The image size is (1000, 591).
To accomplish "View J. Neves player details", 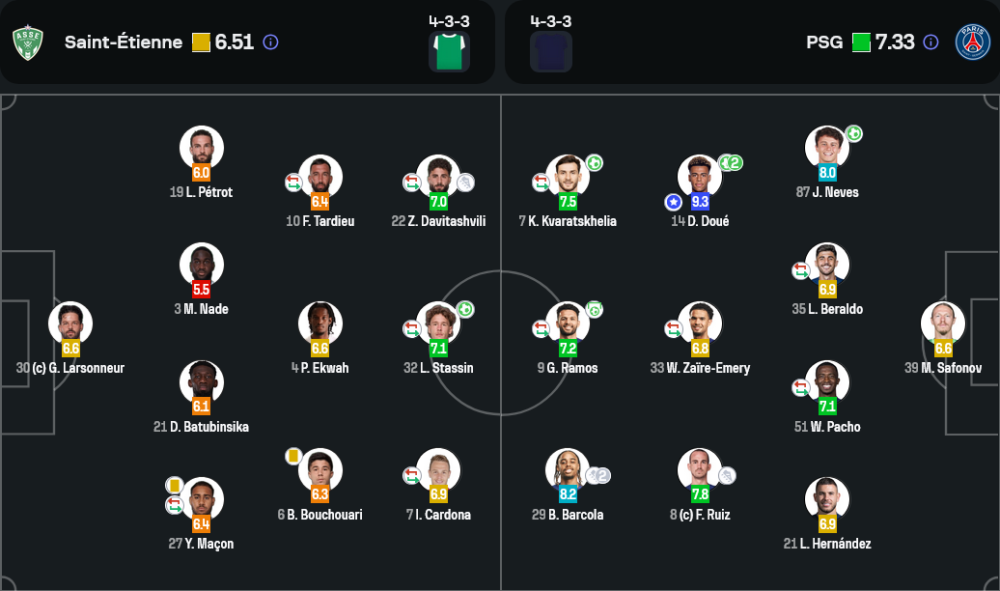I will click(827, 148).
